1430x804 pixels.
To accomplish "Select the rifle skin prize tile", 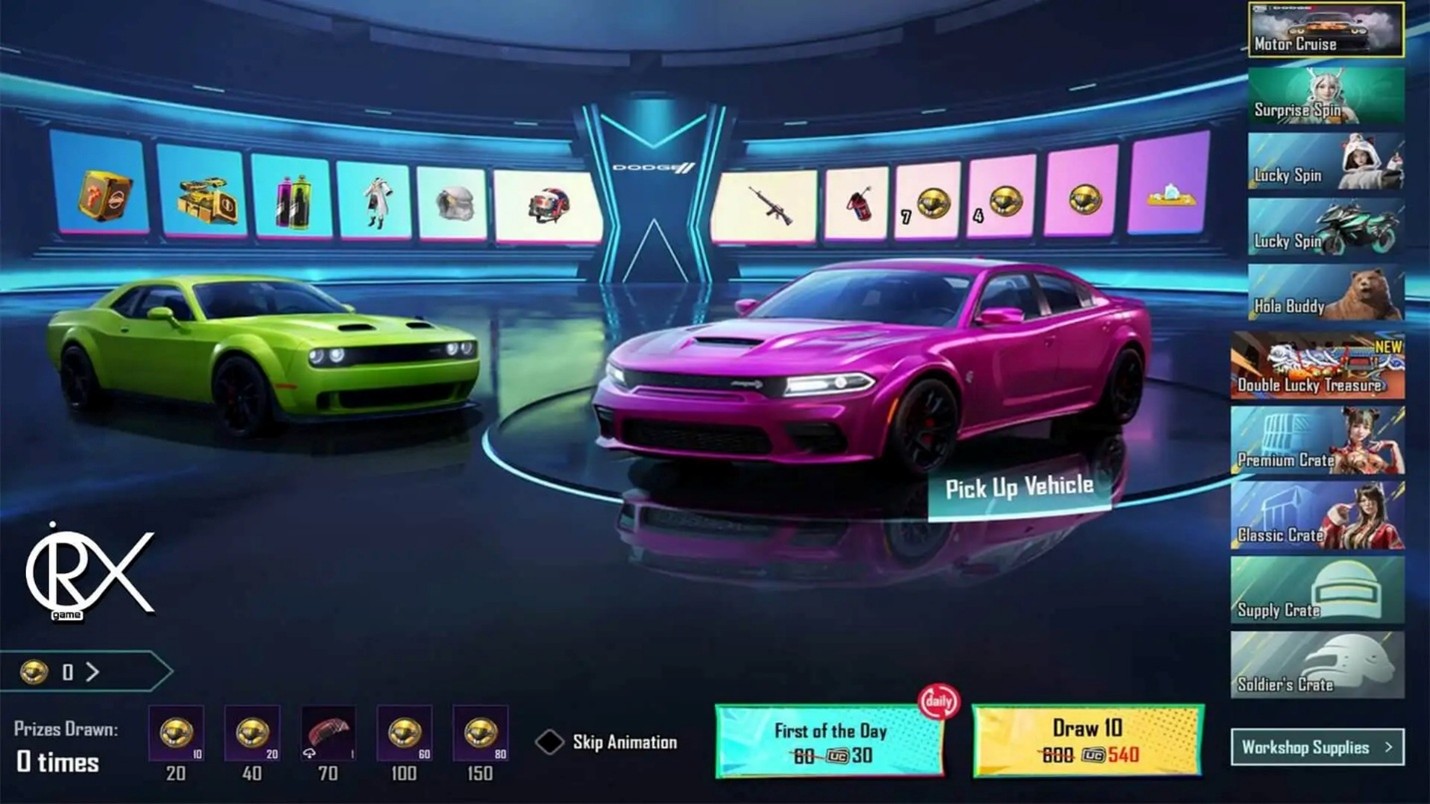I will [x=765, y=206].
